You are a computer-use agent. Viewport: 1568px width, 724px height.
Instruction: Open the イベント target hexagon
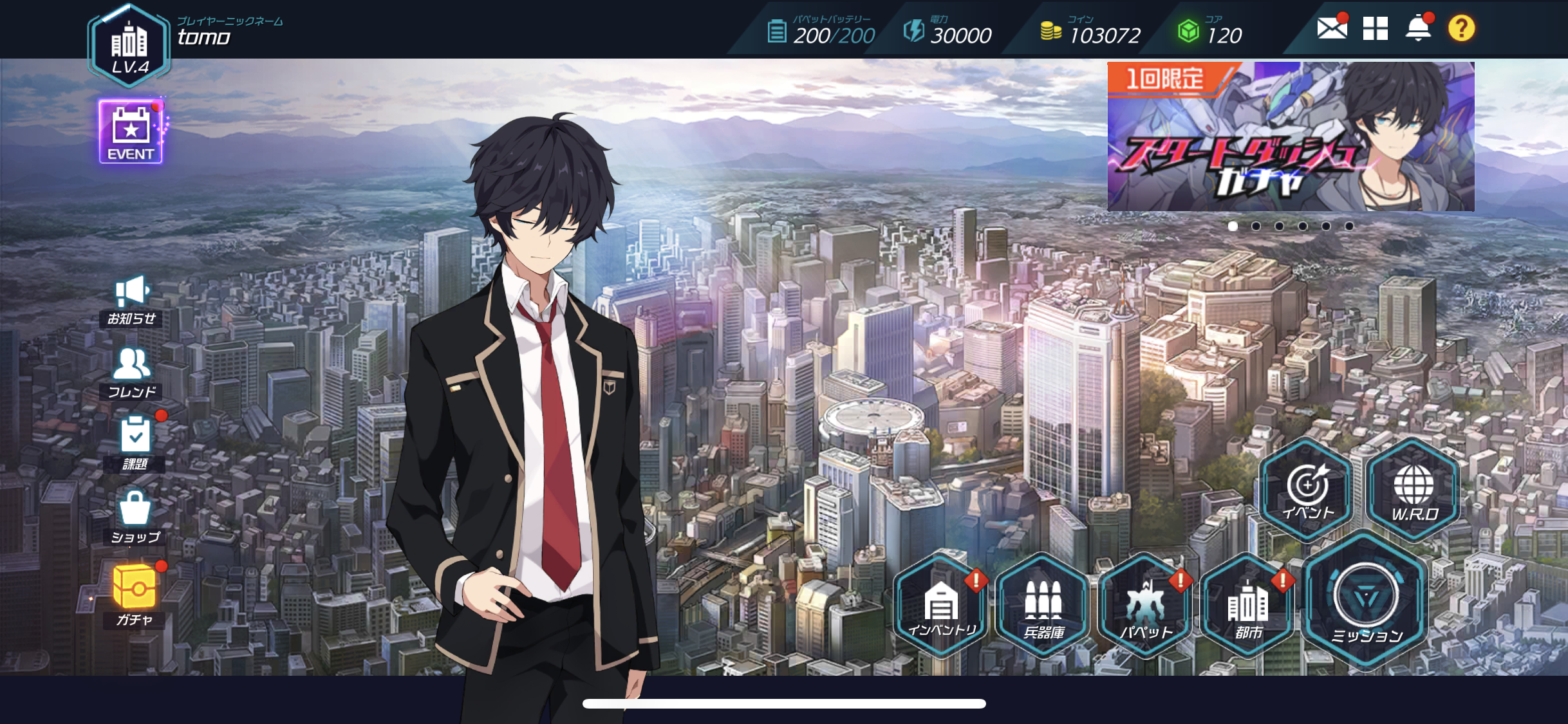[x=1307, y=490]
